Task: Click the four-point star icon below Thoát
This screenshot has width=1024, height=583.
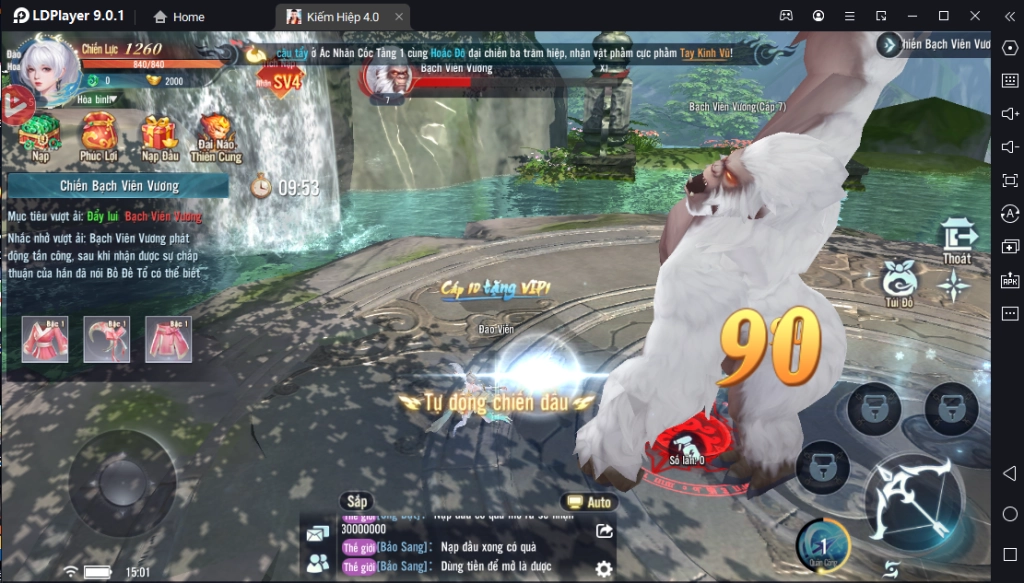Action: [954, 287]
